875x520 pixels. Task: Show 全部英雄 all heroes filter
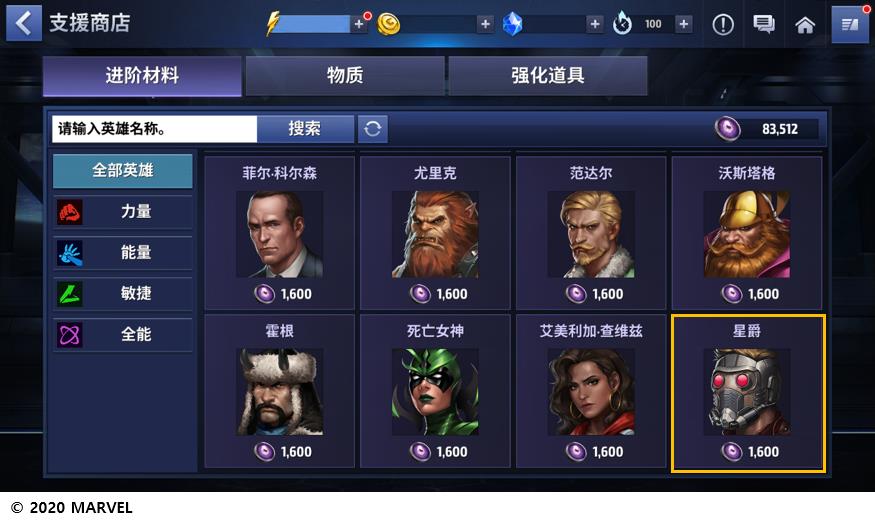[123, 171]
